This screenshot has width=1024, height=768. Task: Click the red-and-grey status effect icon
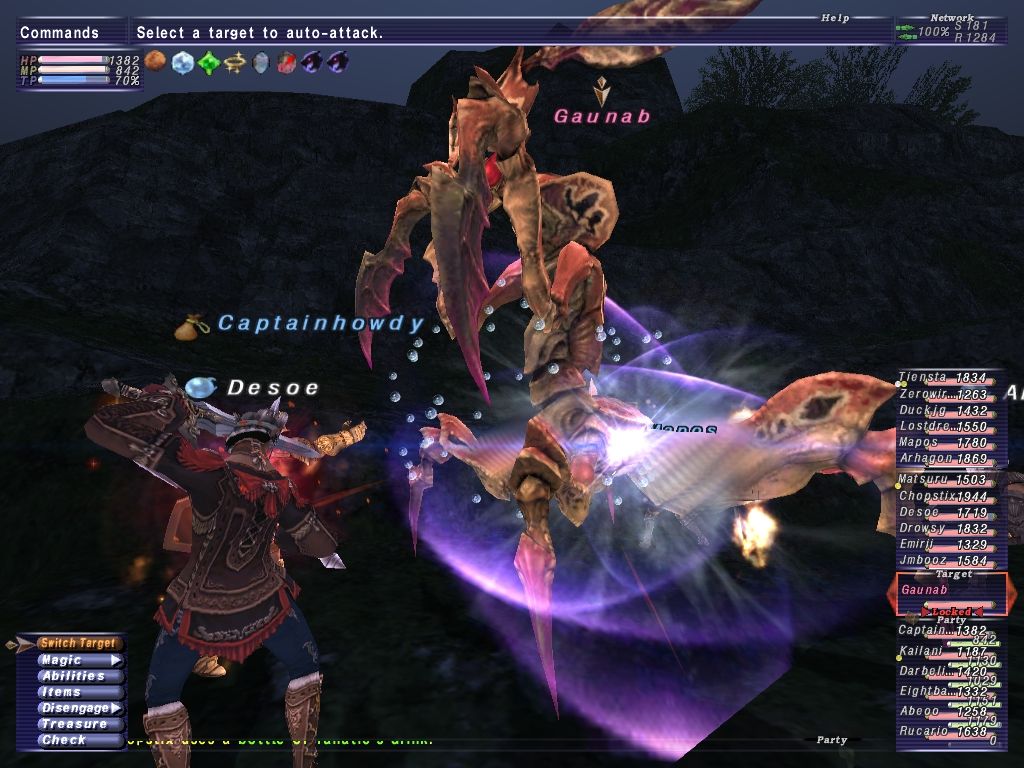point(286,63)
